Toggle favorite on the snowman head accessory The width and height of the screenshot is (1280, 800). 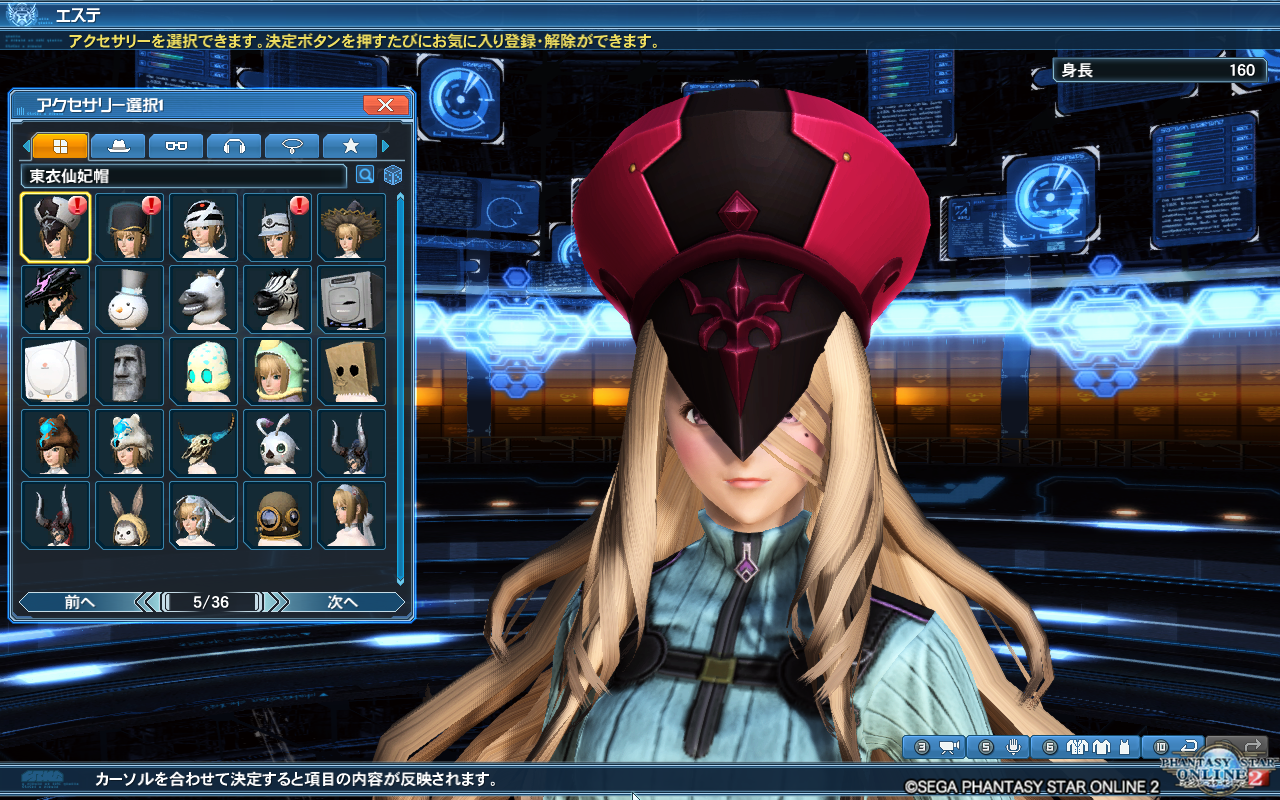pyautogui.click(x=129, y=299)
